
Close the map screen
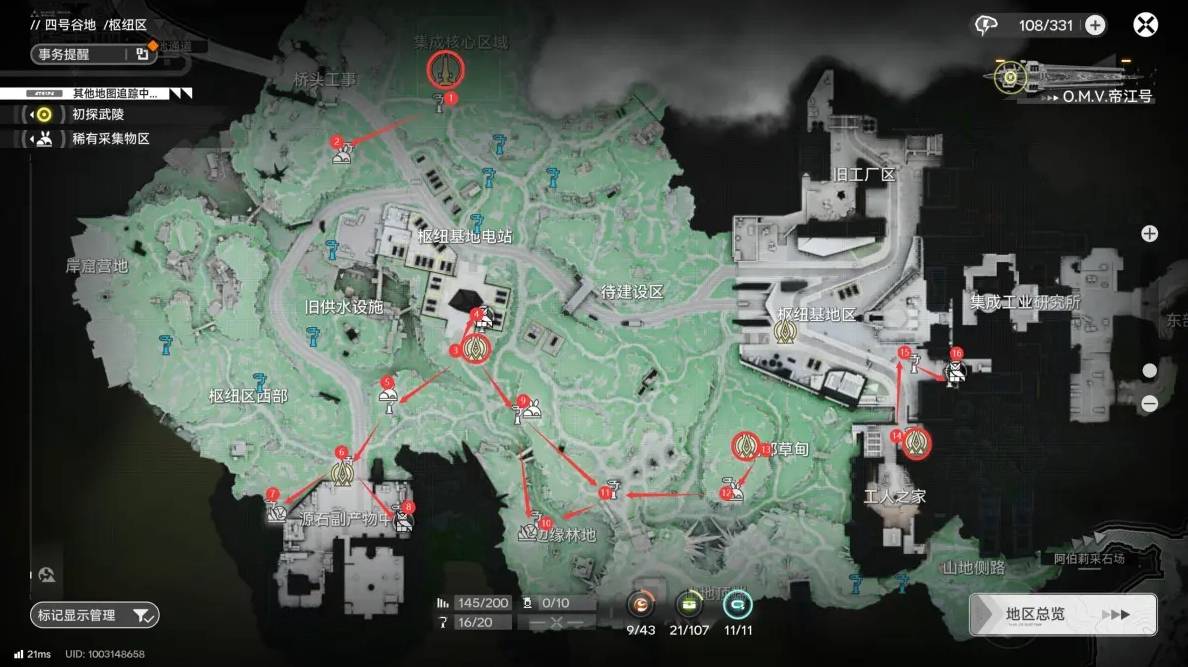click(1145, 25)
